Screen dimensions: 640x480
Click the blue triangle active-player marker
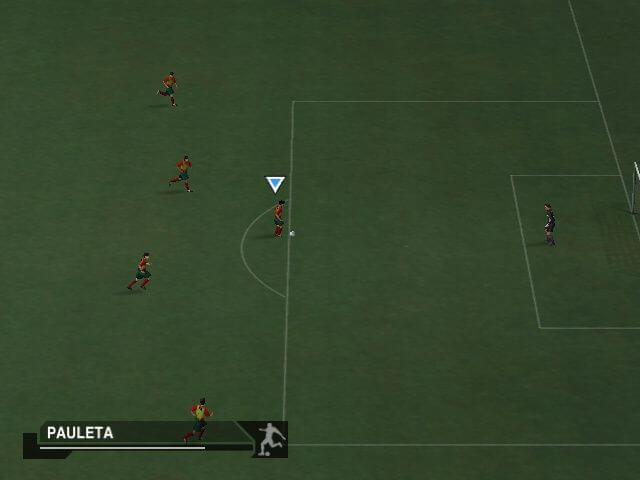click(x=275, y=184)
